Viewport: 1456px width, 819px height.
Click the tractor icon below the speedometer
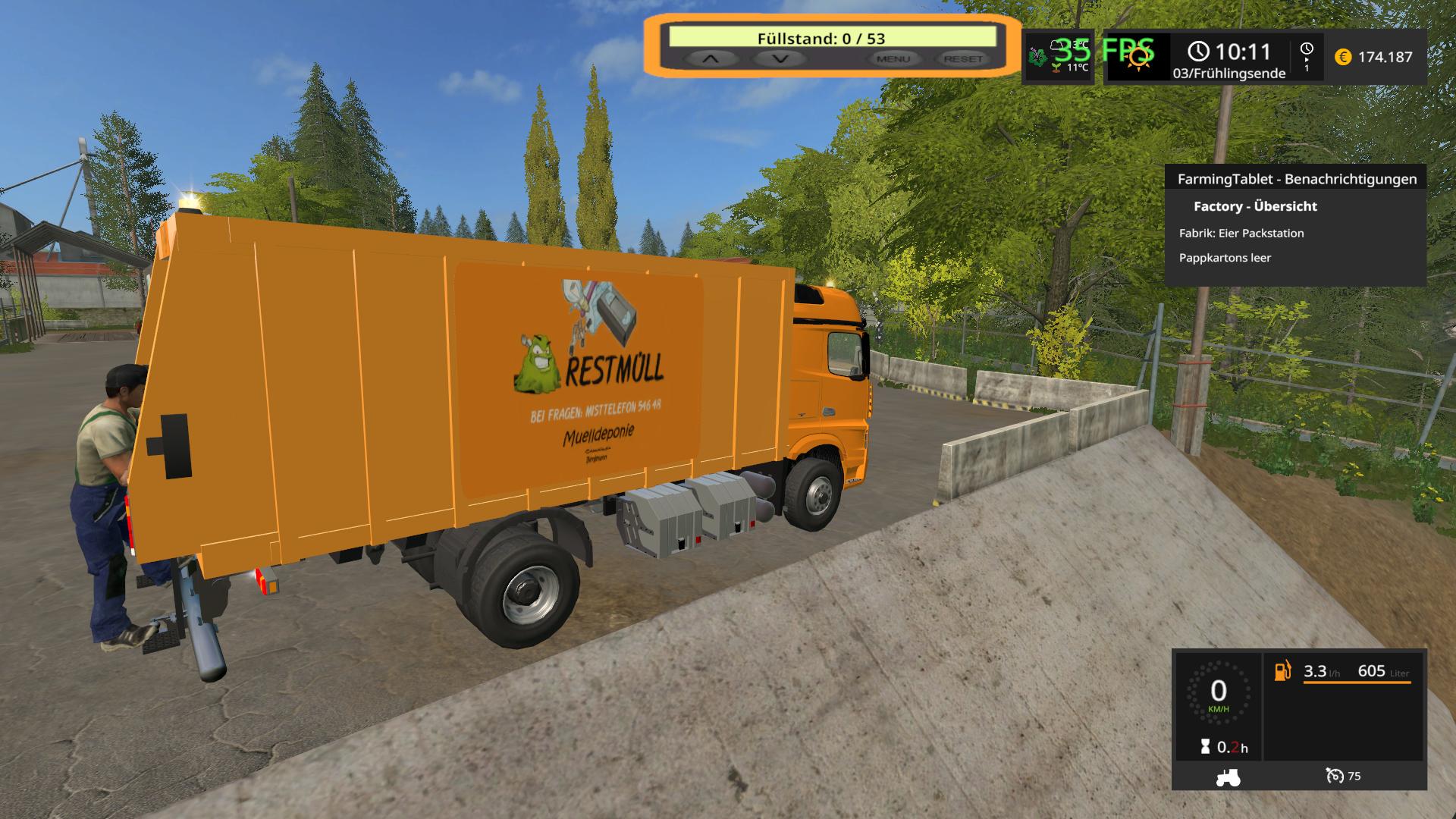click(1228, 777)
